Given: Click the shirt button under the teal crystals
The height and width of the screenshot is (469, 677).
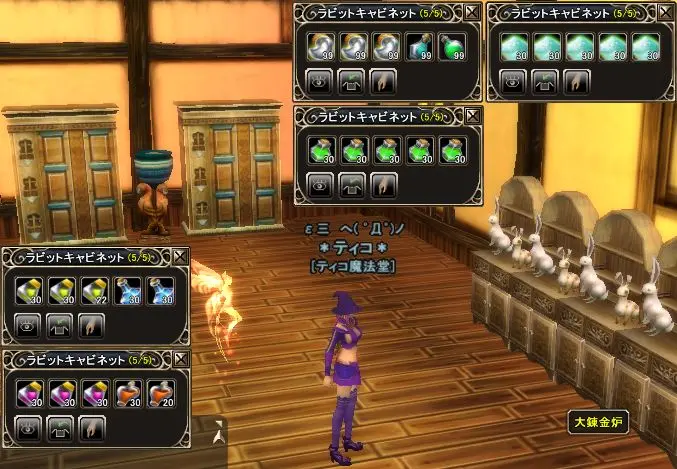Looking at the screenshot, I should [x=546, y=81].
